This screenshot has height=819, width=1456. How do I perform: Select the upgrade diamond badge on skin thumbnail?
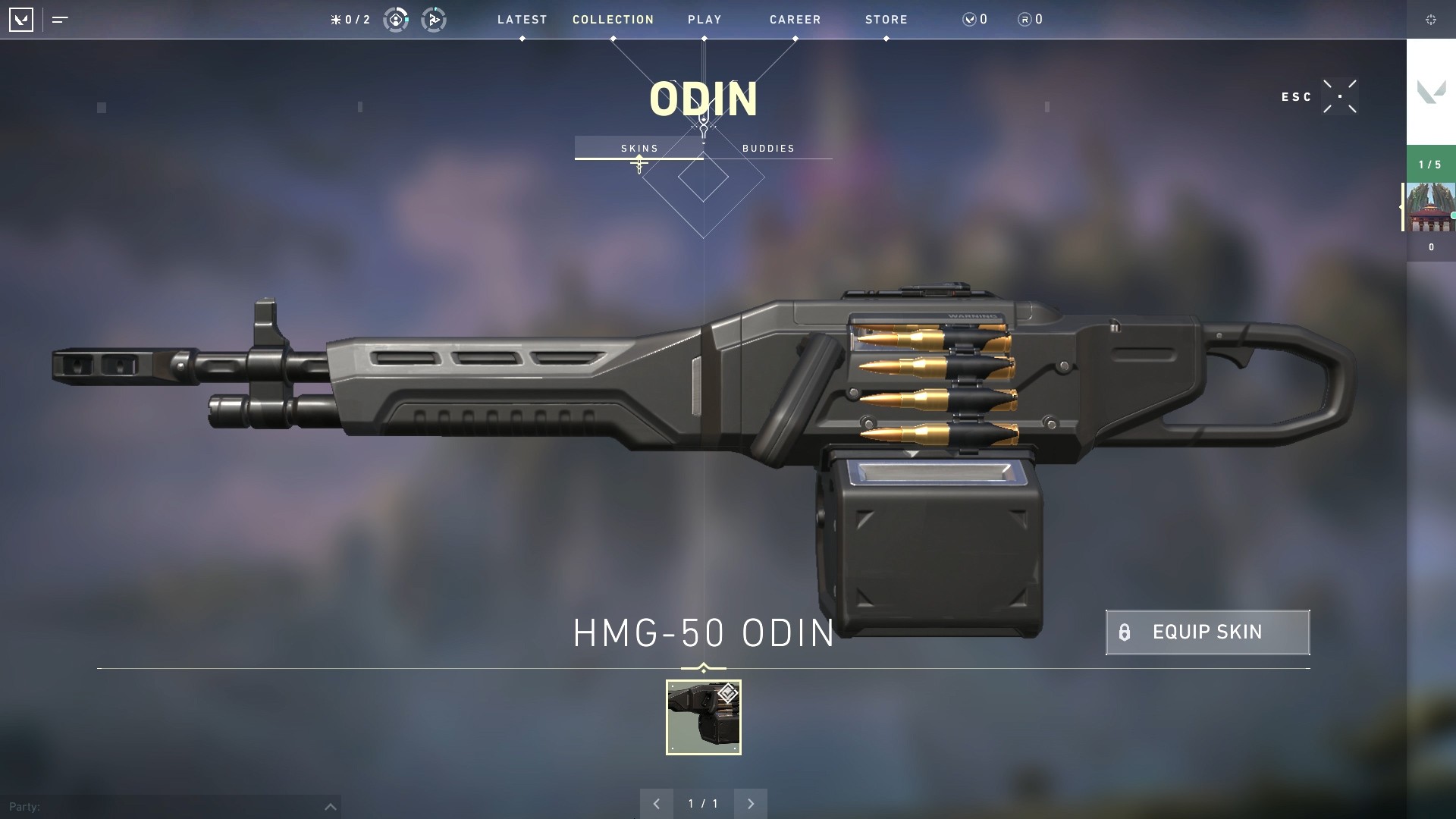pos(726,692)
